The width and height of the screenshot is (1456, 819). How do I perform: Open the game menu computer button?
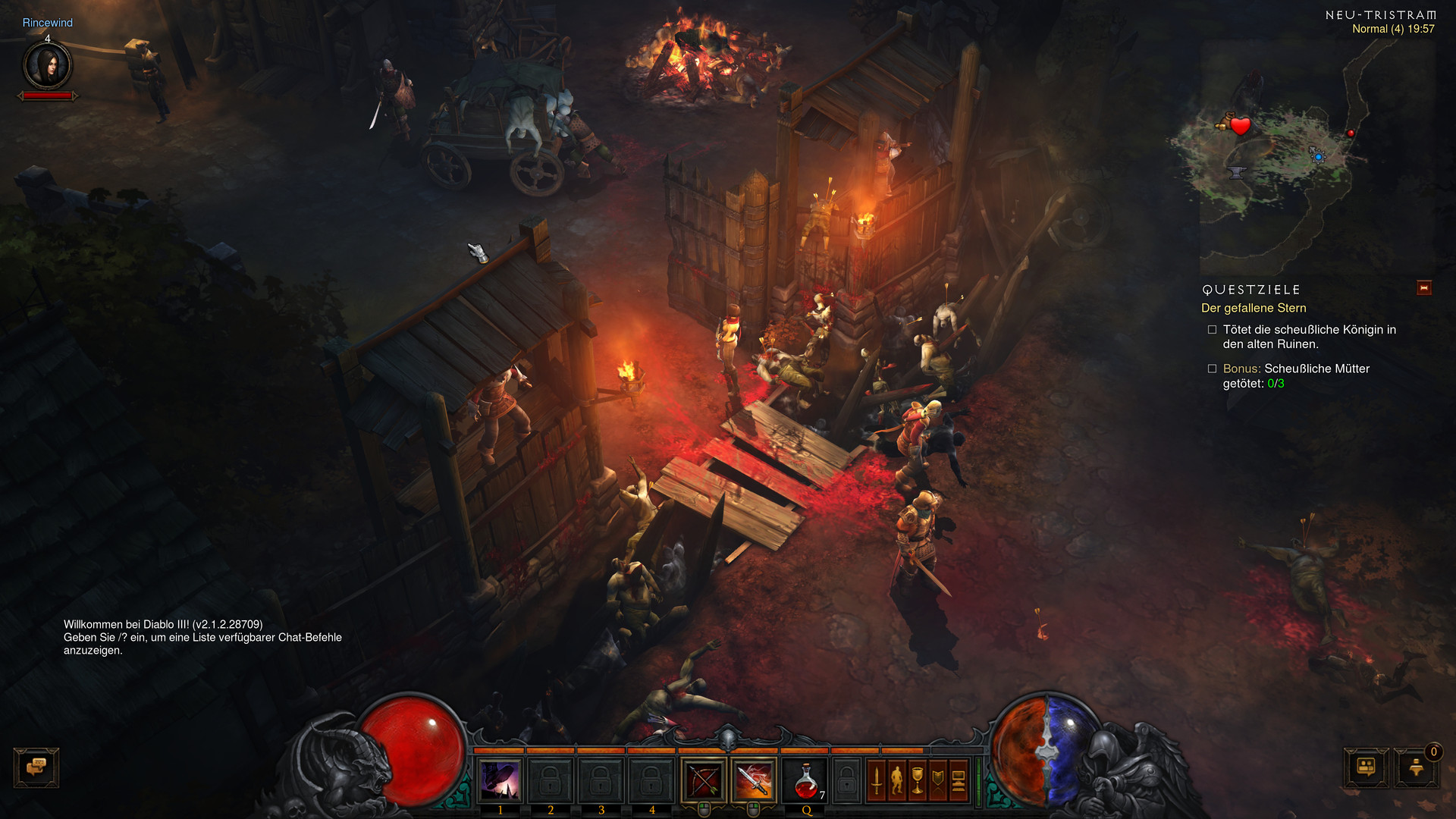[x=959, y=780]
